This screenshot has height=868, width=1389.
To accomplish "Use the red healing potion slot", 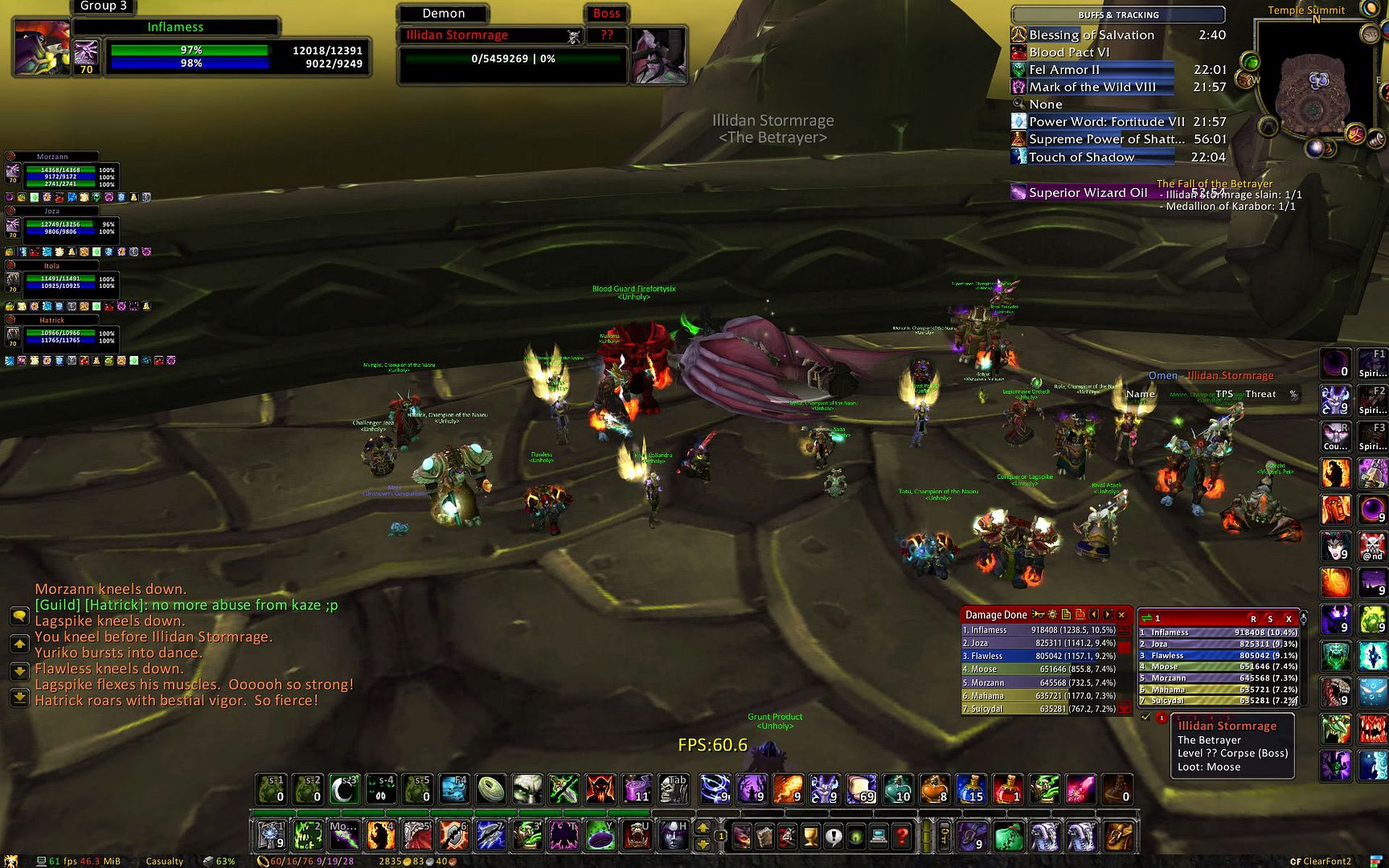I will click(1007, 790).
